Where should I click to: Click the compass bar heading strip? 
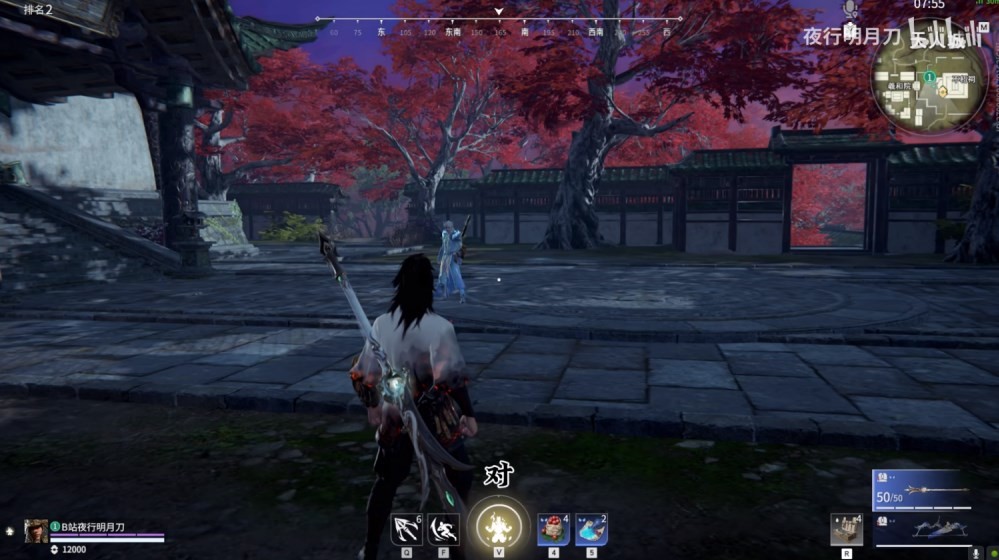[x=498, y=31]
